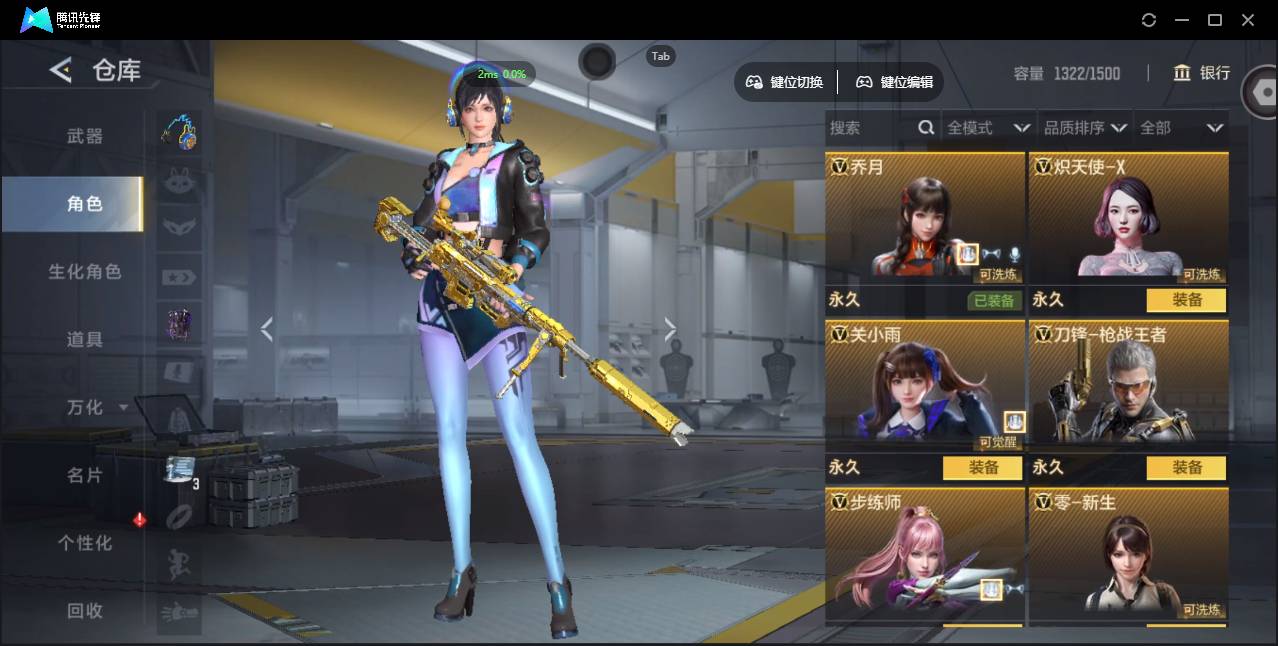This screenshot has width=1278, height=646.
Task: Open the 键位编辑 key editor
Action: tap(895, 82)
